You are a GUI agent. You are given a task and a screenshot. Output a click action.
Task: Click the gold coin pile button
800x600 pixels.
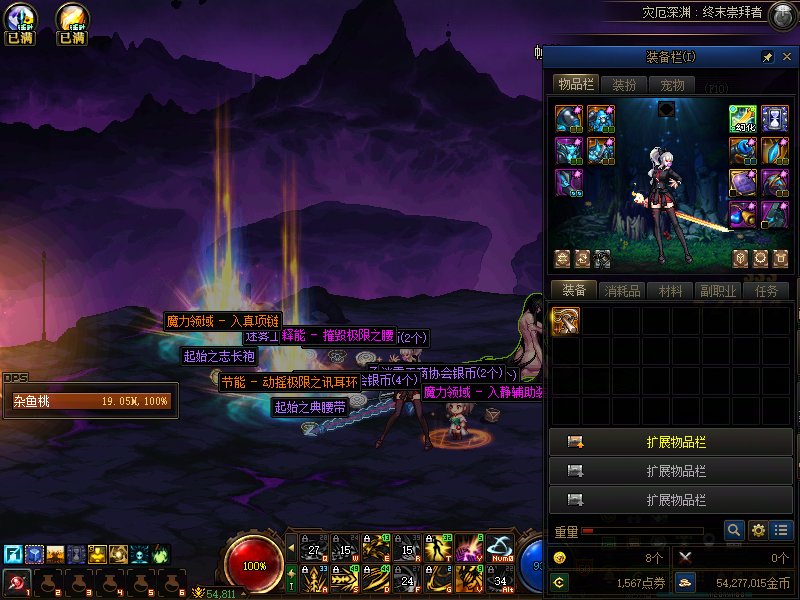click(x=686, y=581)
